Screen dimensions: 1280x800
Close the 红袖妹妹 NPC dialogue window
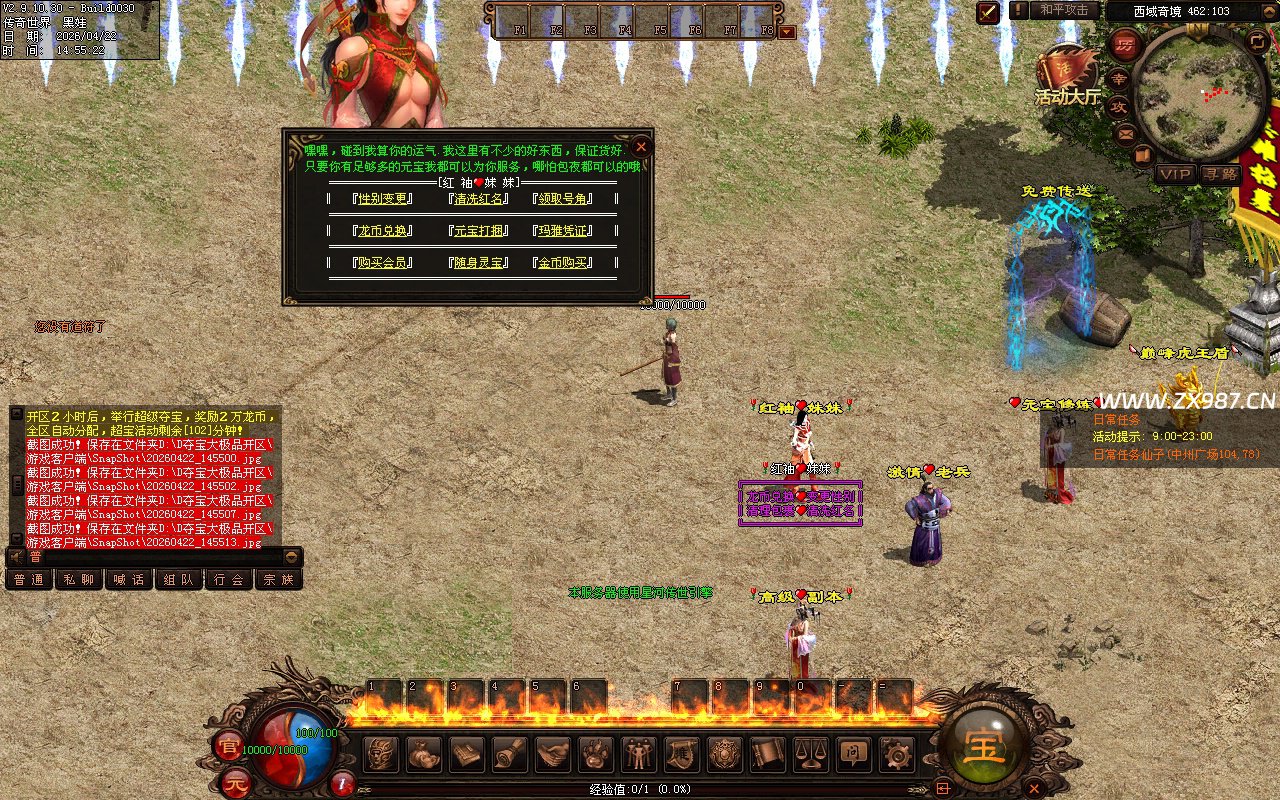[642, 146]
